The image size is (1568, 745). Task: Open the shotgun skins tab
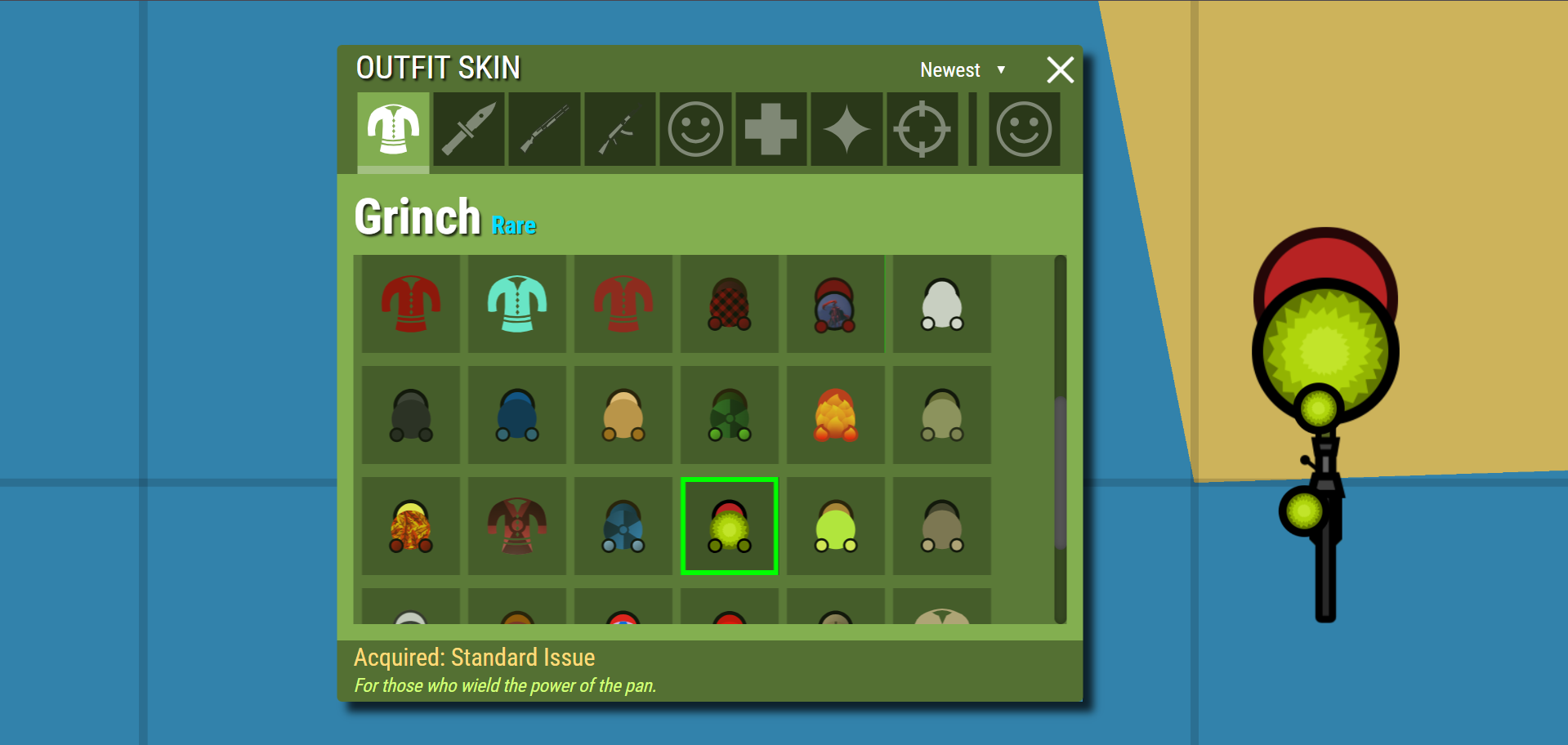coord(544,129)
